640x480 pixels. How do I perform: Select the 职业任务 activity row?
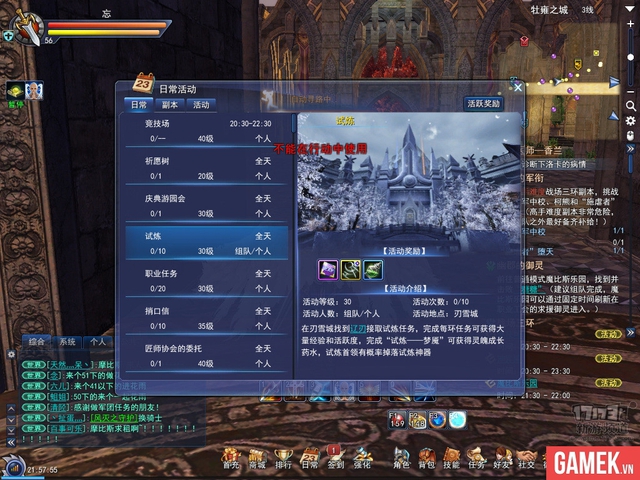coord(205,280)
